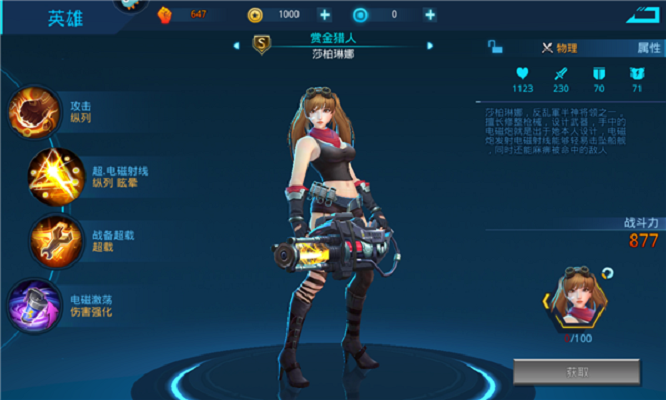The height and width of the screenshot is (400, 666).
Task: Go back using the top-right return button
Action: [644, 15]
